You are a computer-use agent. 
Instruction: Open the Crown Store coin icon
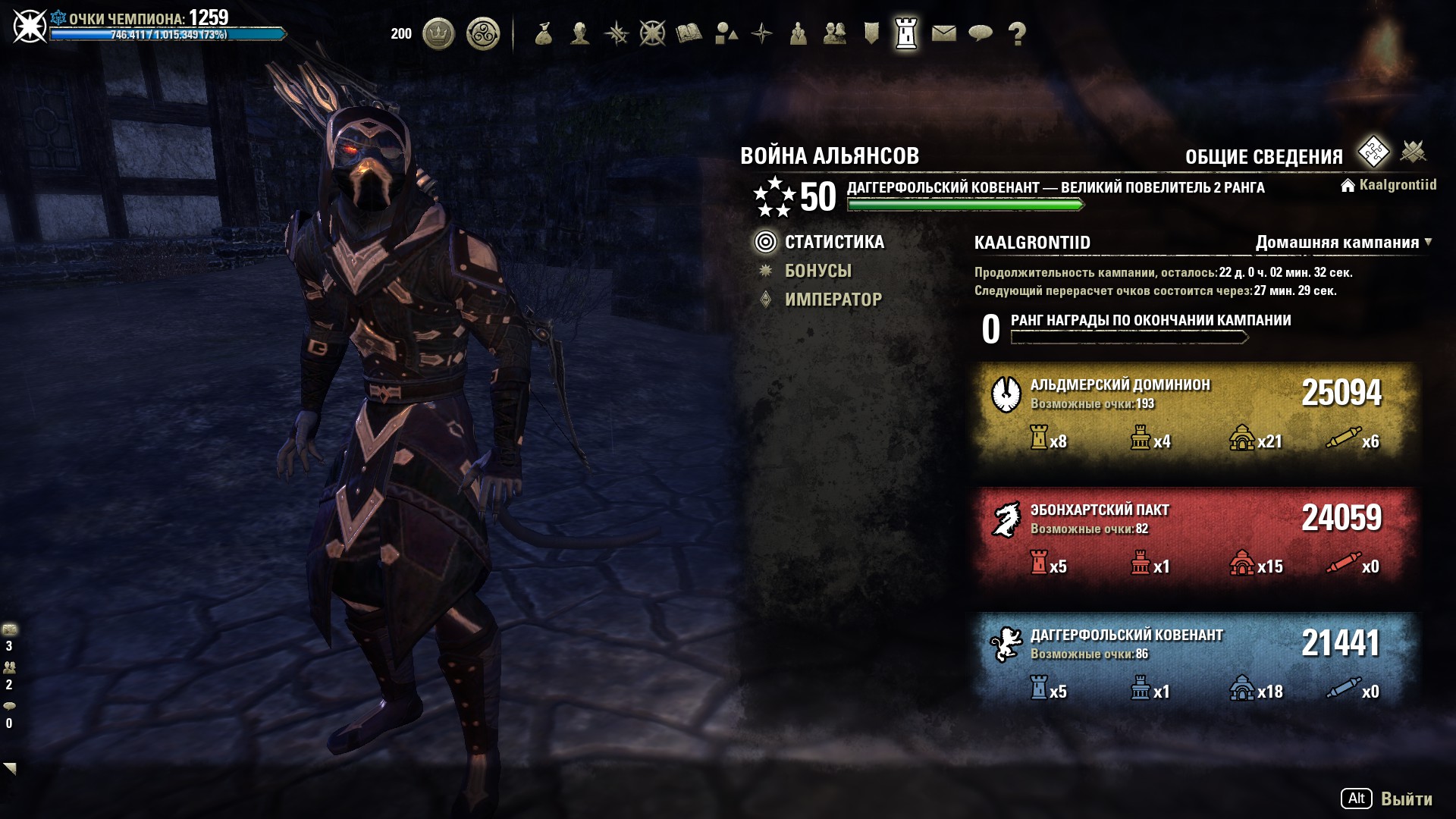(438, 33)
